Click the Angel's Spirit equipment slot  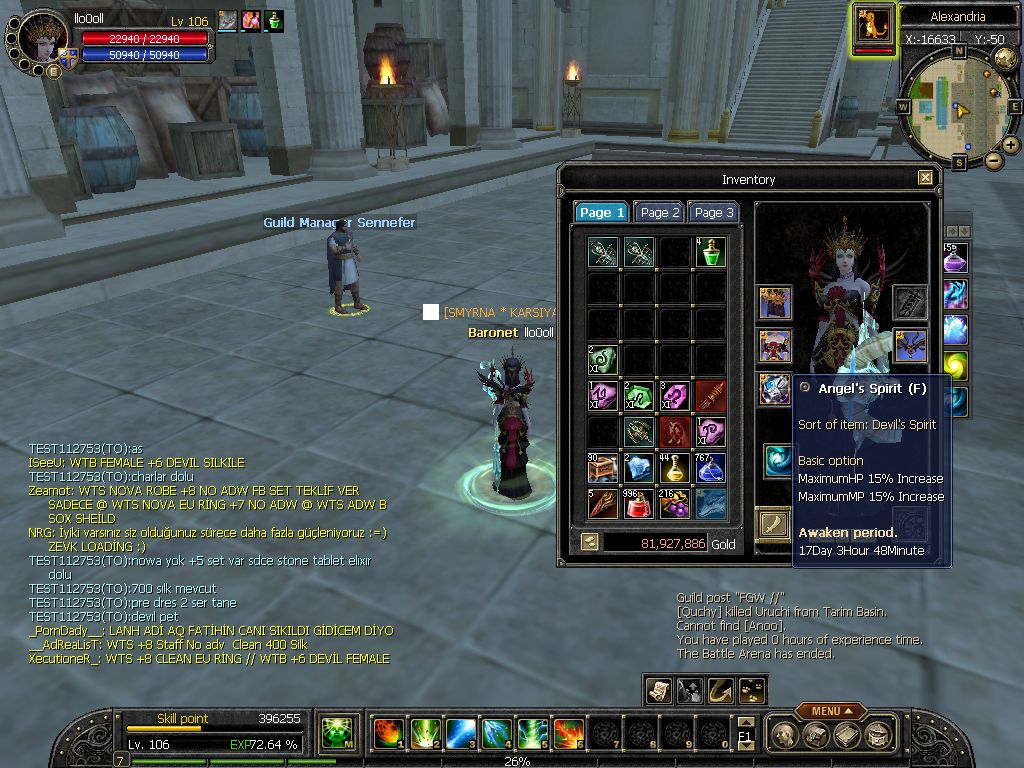pyautogui.click(x=776, y=389)
